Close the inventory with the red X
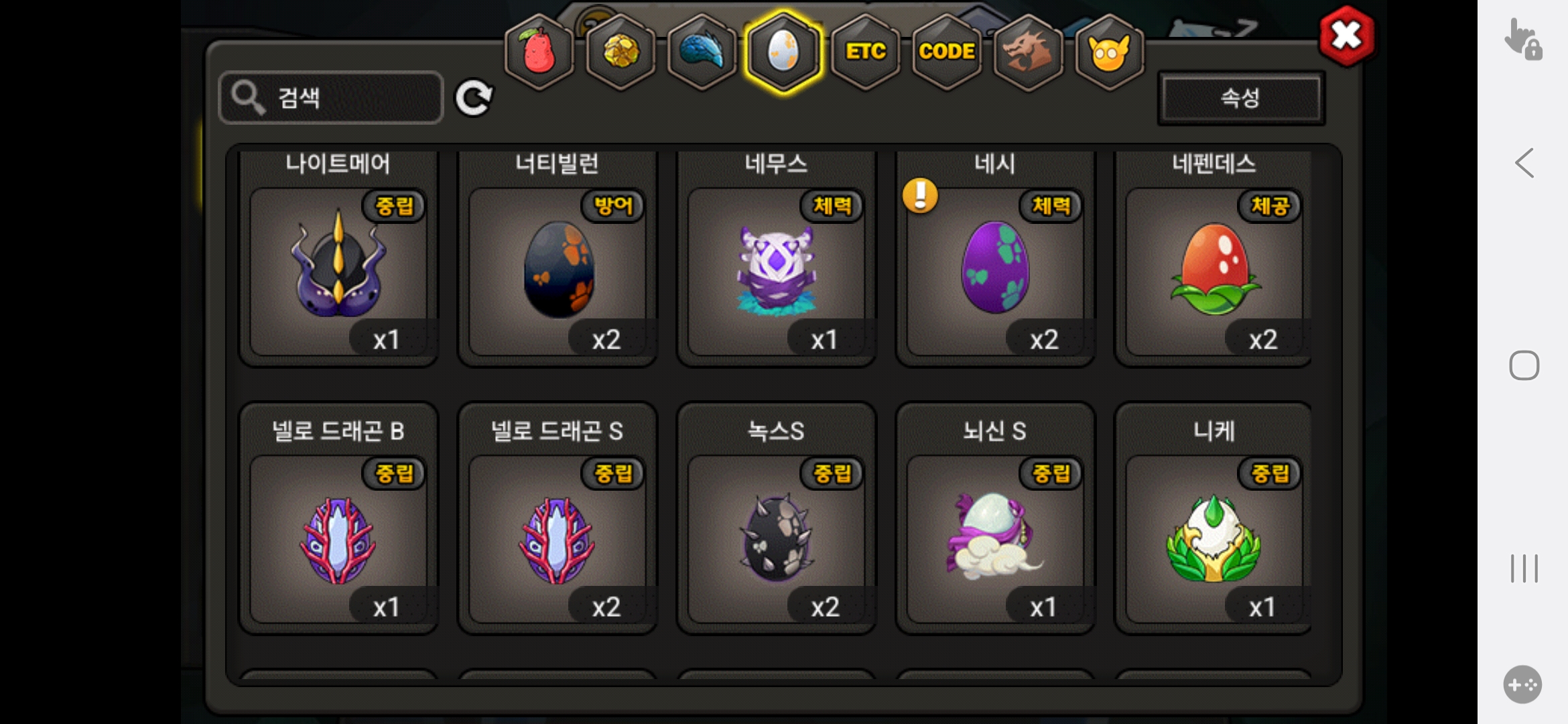The width and height of the screenshot is (1568, 724). click(x=1346, y=36)
